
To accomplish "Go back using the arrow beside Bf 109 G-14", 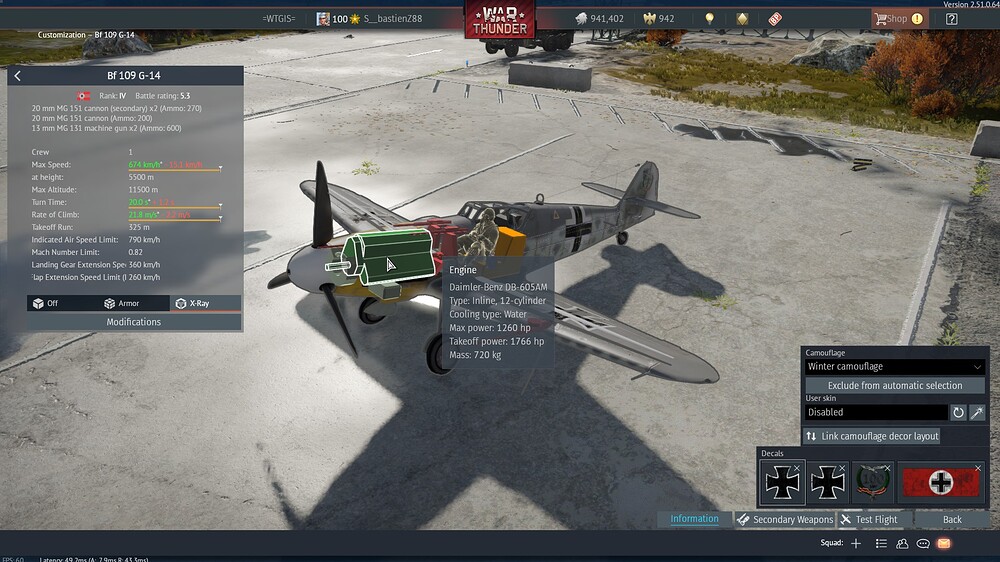I will click(x=18, y=76).
